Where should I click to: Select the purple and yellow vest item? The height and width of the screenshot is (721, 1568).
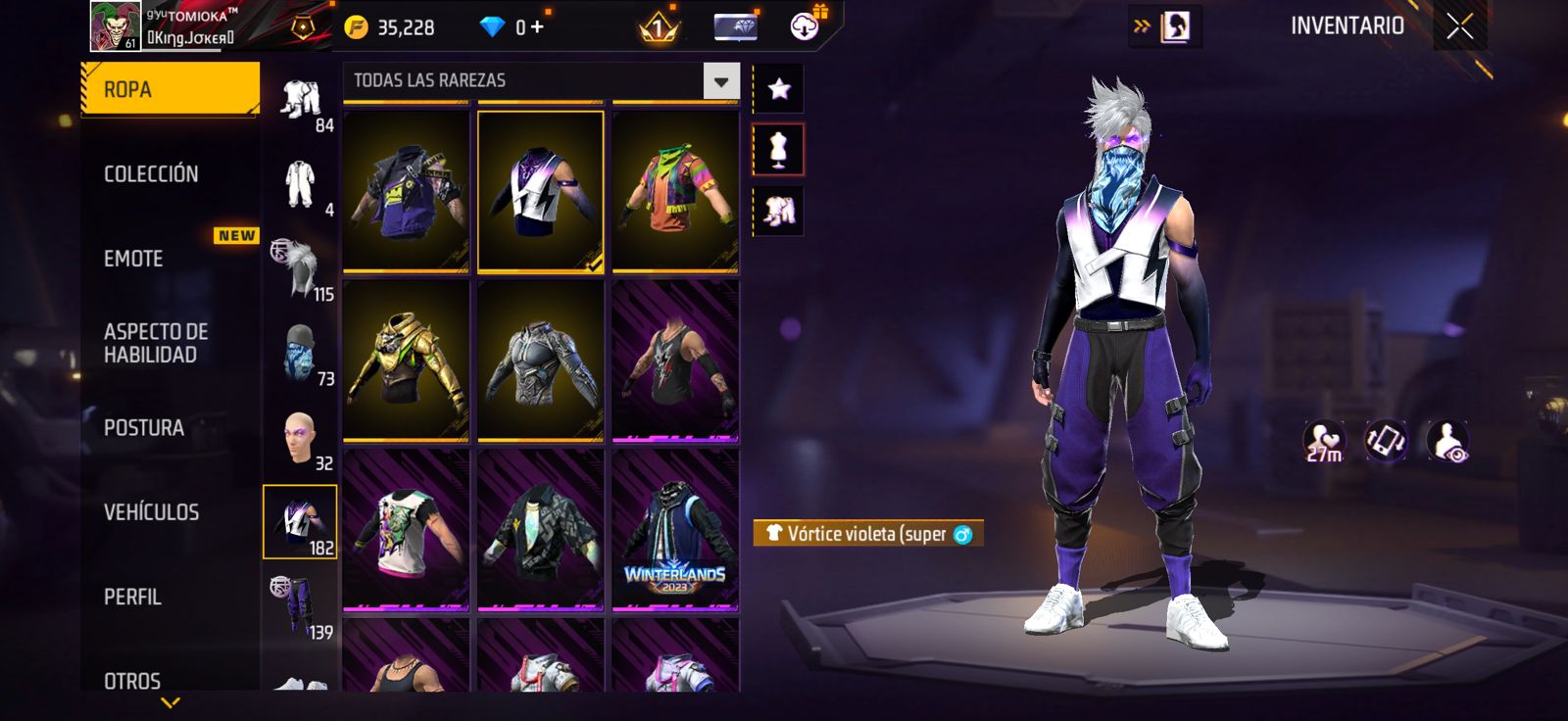point(406,190)
